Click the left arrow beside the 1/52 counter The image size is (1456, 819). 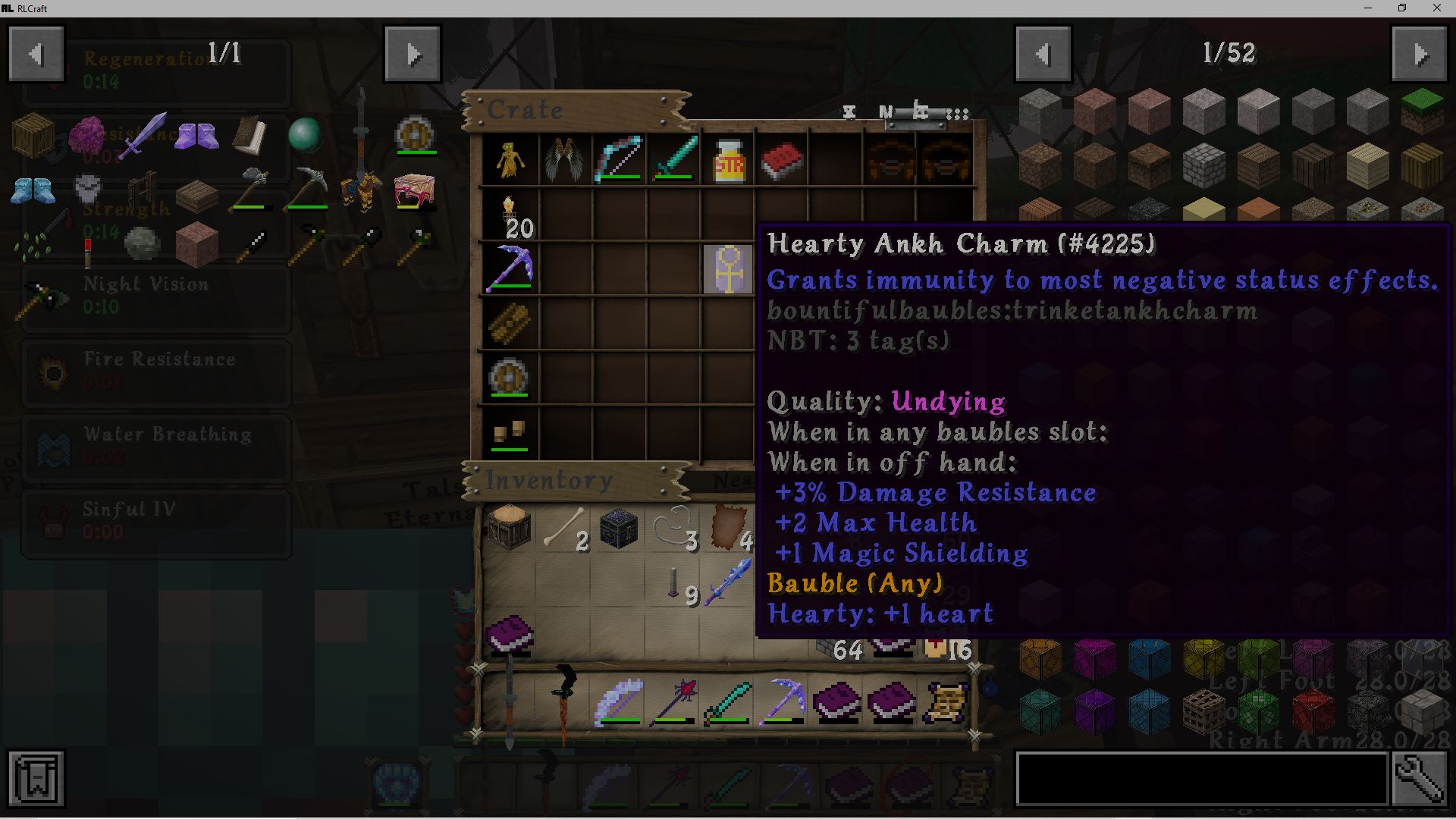[x=1043, y=53]
